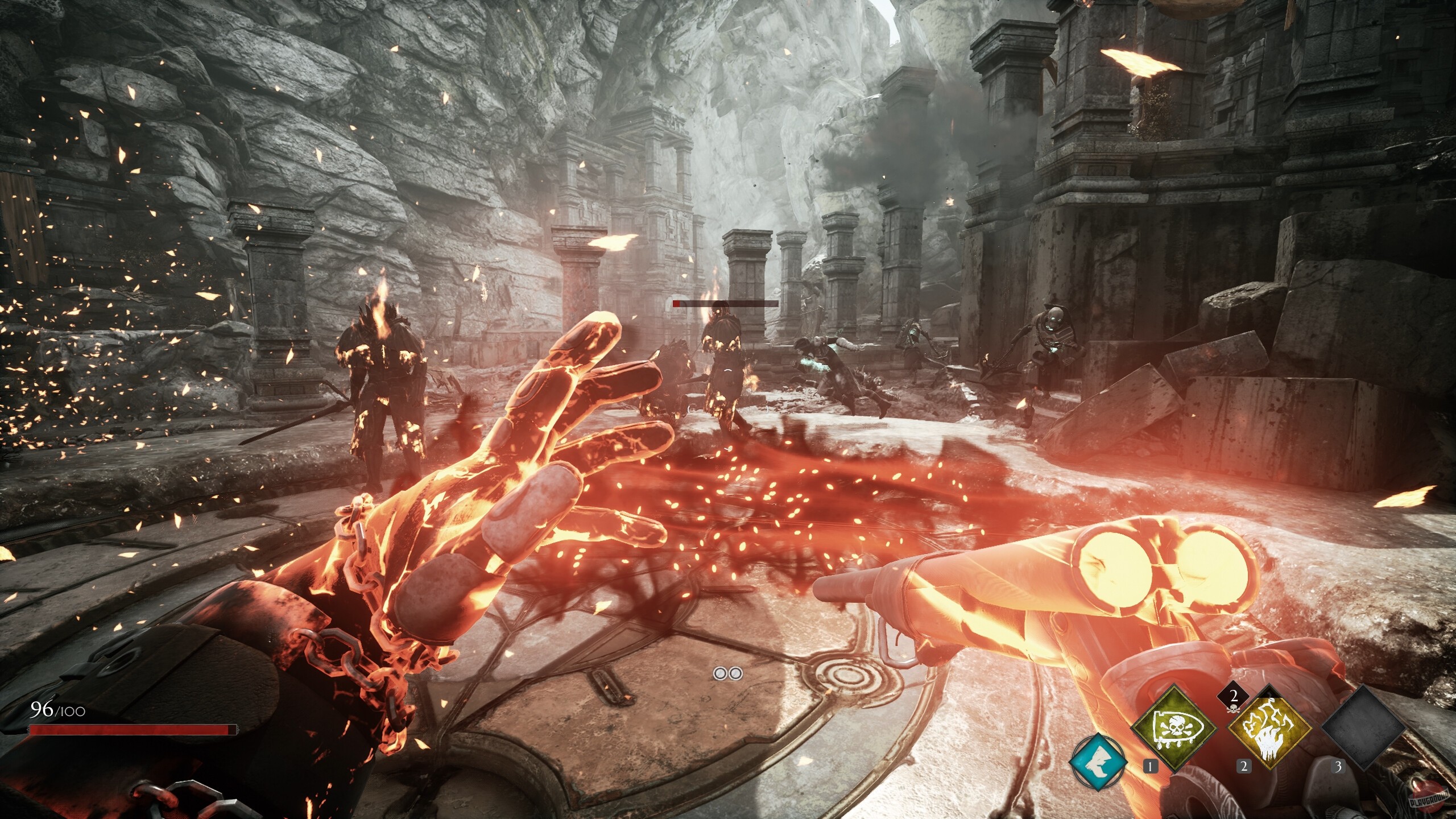Toggle the slot 2 number keybind label

1244,766
